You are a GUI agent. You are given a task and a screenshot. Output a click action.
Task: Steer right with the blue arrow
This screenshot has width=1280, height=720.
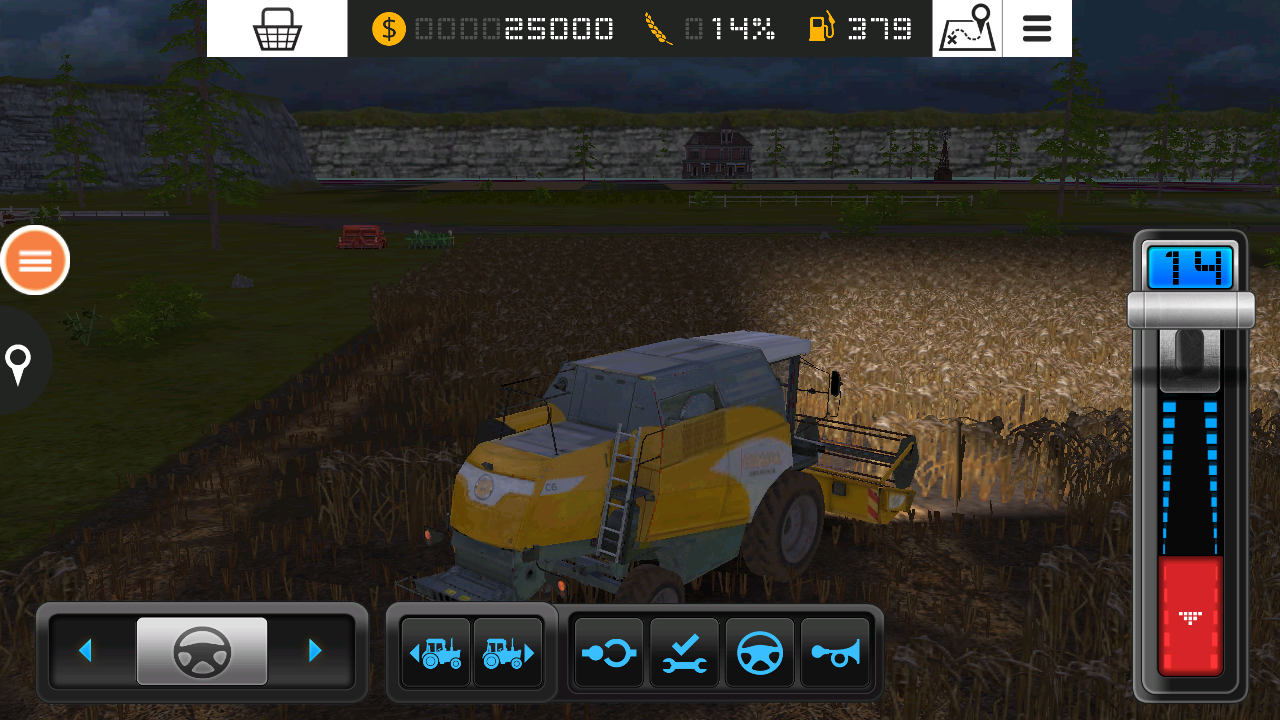tap(315, 651)
